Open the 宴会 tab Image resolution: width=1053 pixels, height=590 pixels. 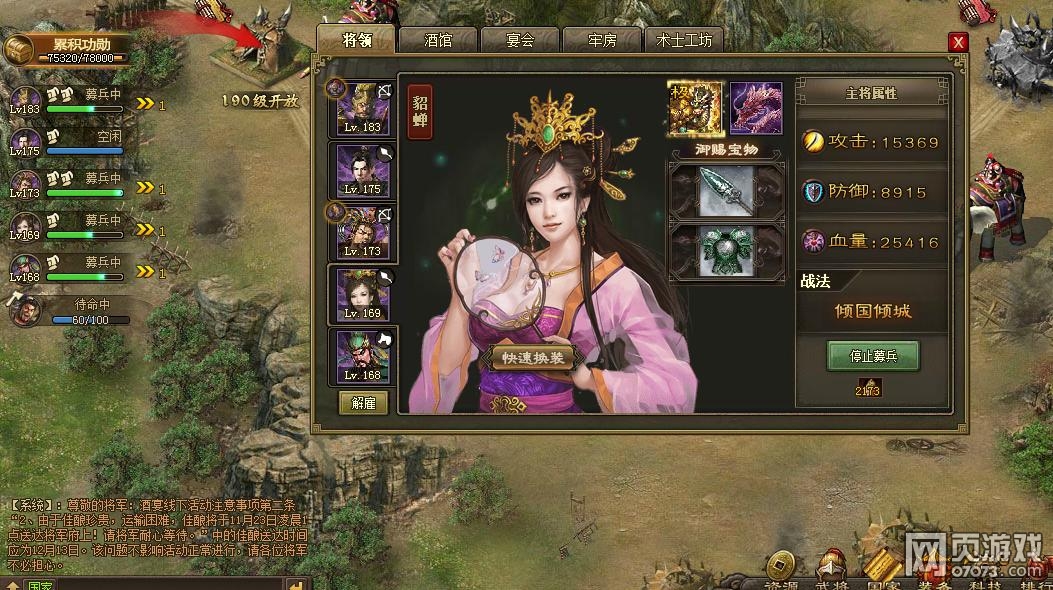coord(520,41)
